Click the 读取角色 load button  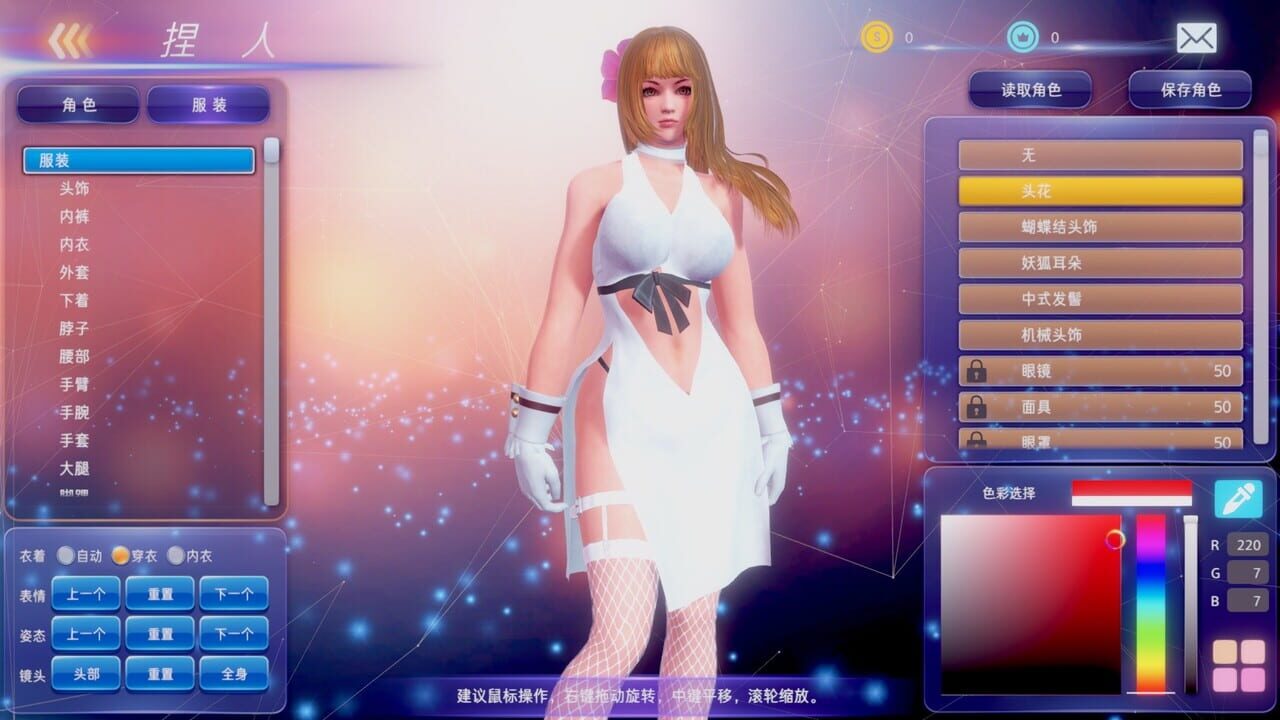pos(1029,88)
